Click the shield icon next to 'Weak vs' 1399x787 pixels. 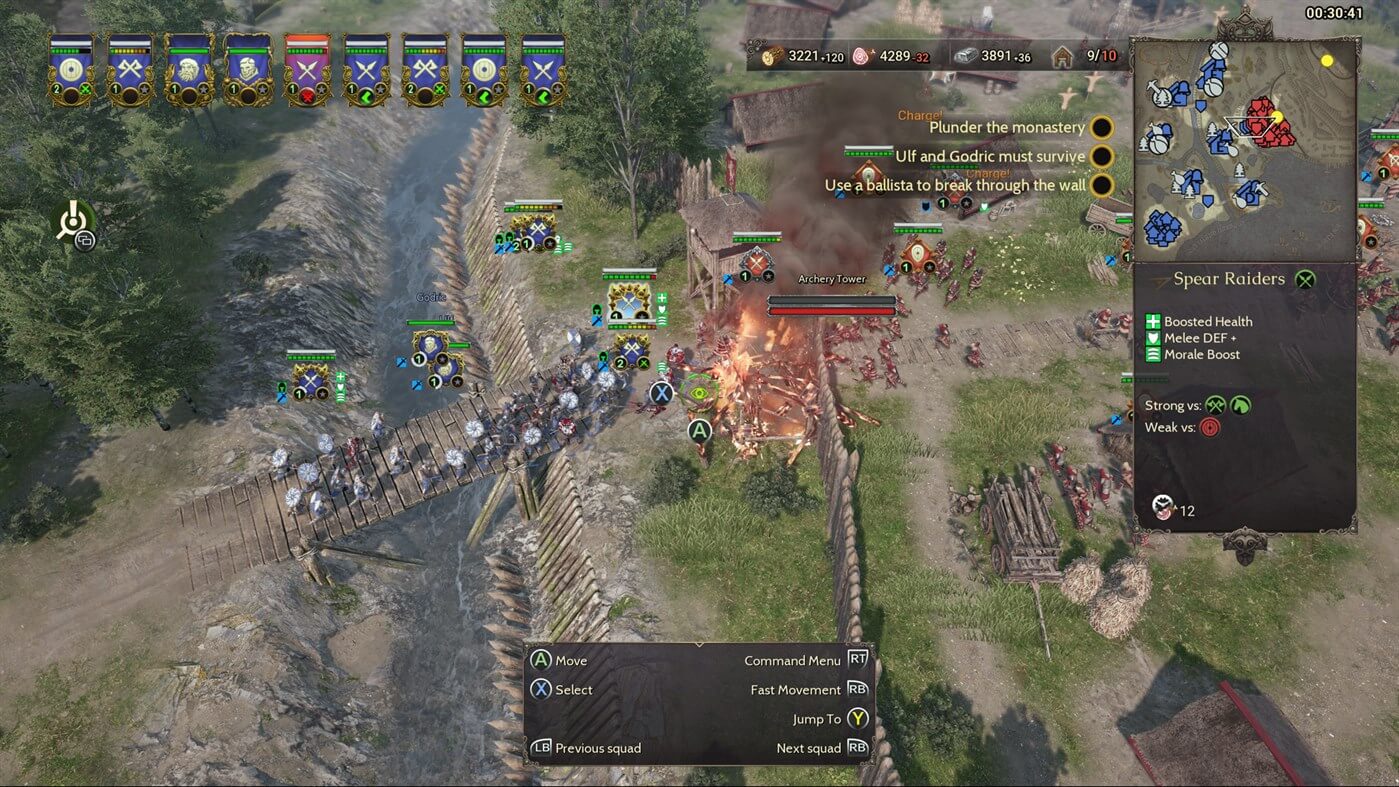click(1210, 427)
